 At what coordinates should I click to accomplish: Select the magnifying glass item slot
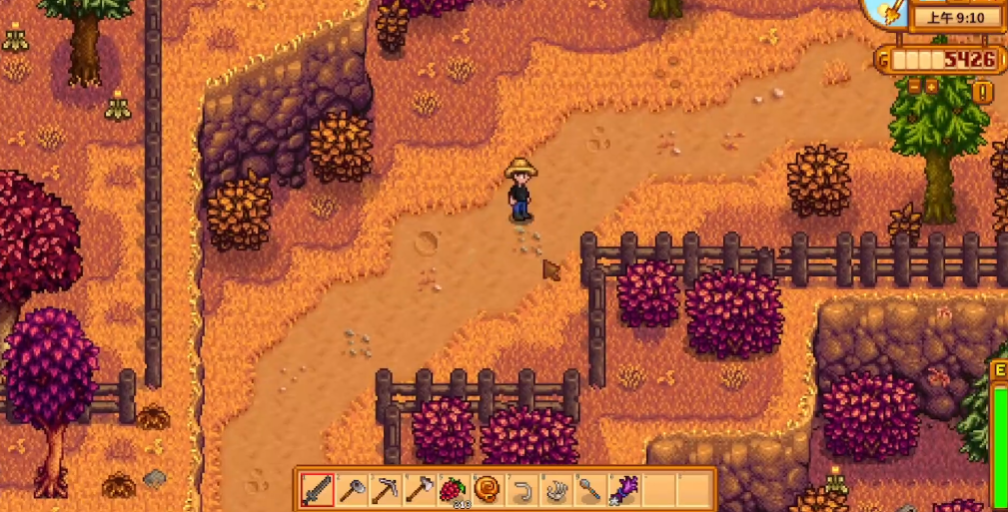pos(590,490)
